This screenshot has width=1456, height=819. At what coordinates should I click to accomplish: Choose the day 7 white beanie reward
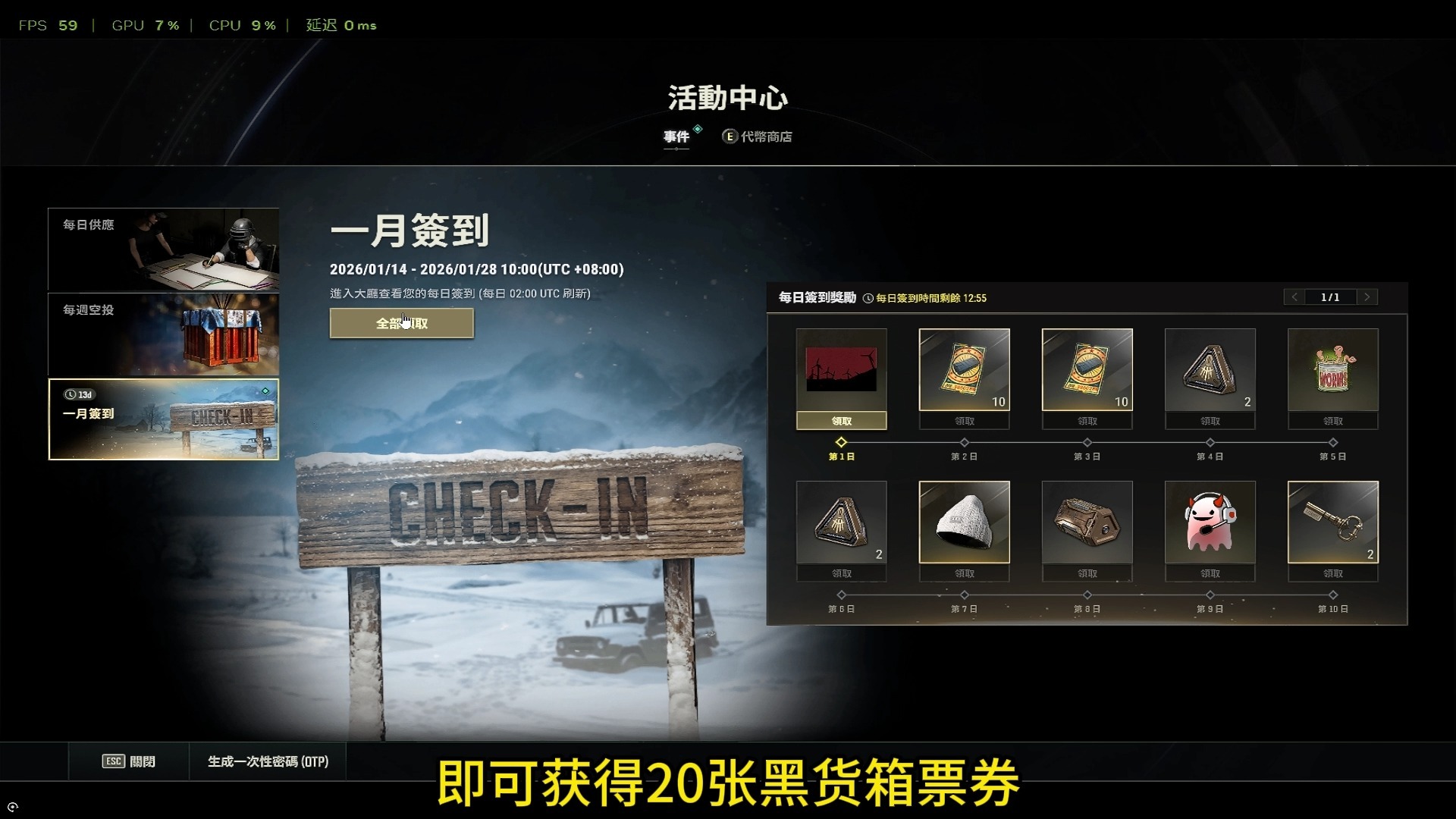pos(964,522)
